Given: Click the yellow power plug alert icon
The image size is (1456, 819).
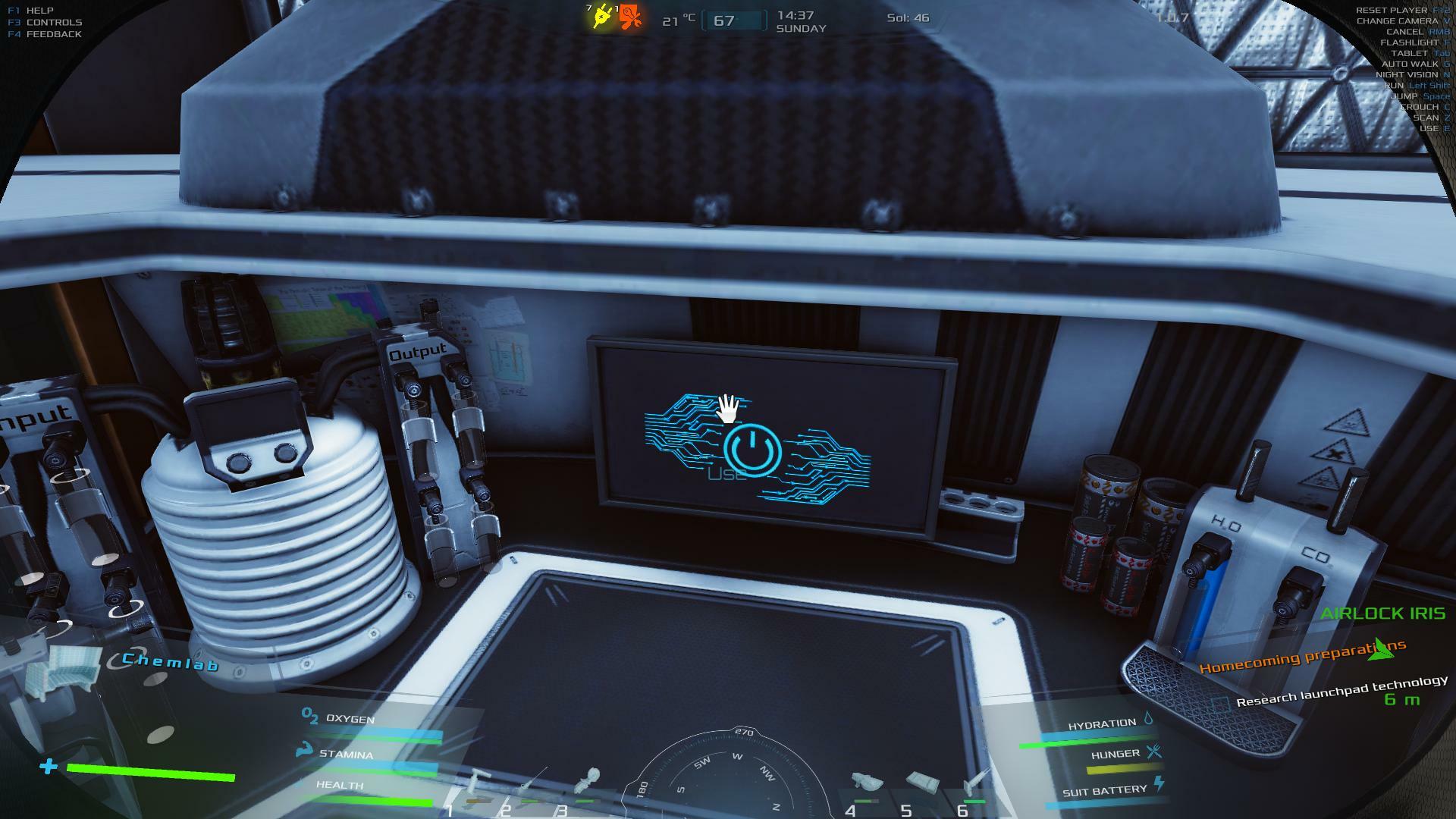Looking at the screenshot, I should tap(602, 17).
